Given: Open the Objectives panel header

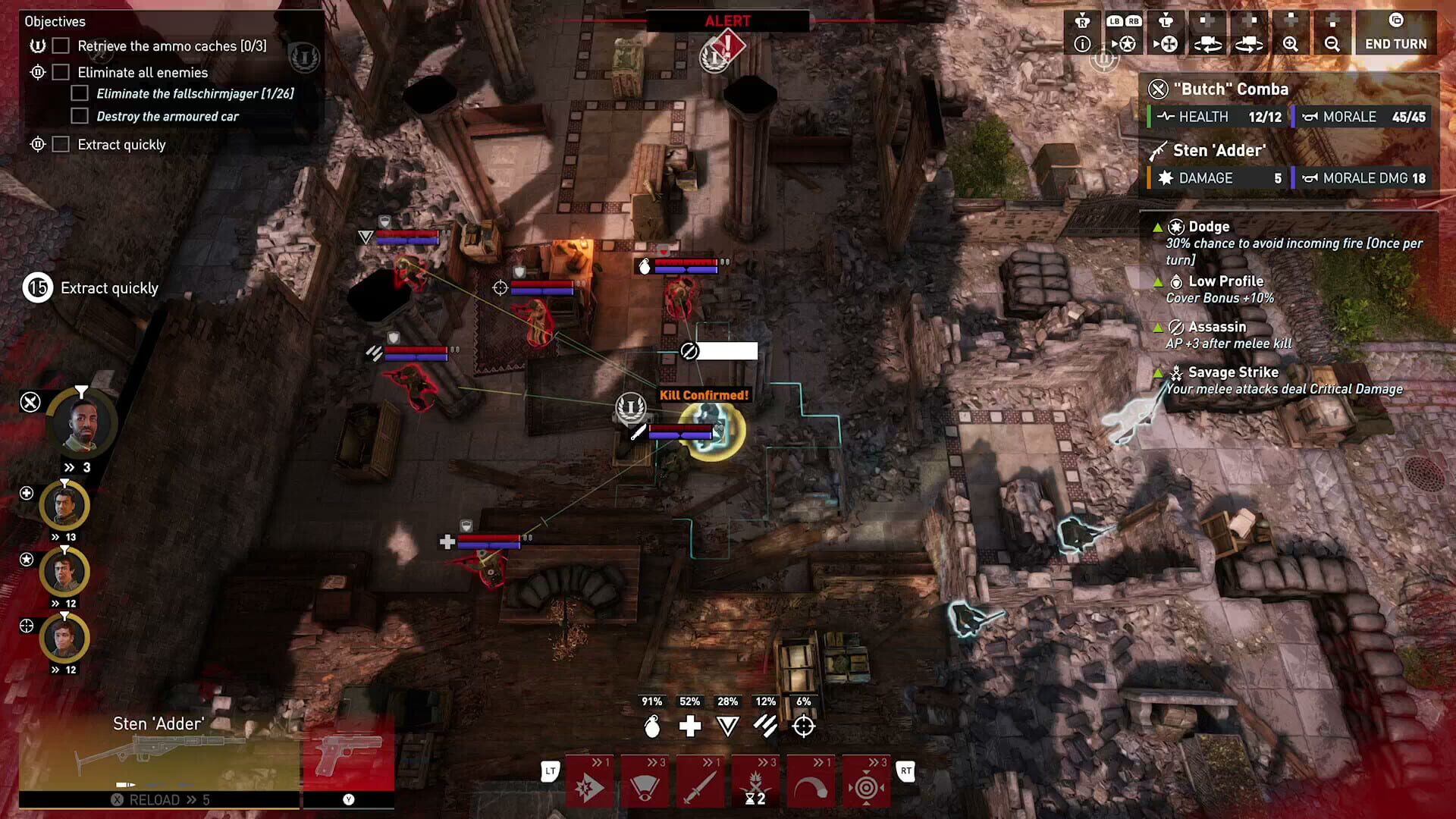Looking at the screenshot, I should [x=55, y=21].
